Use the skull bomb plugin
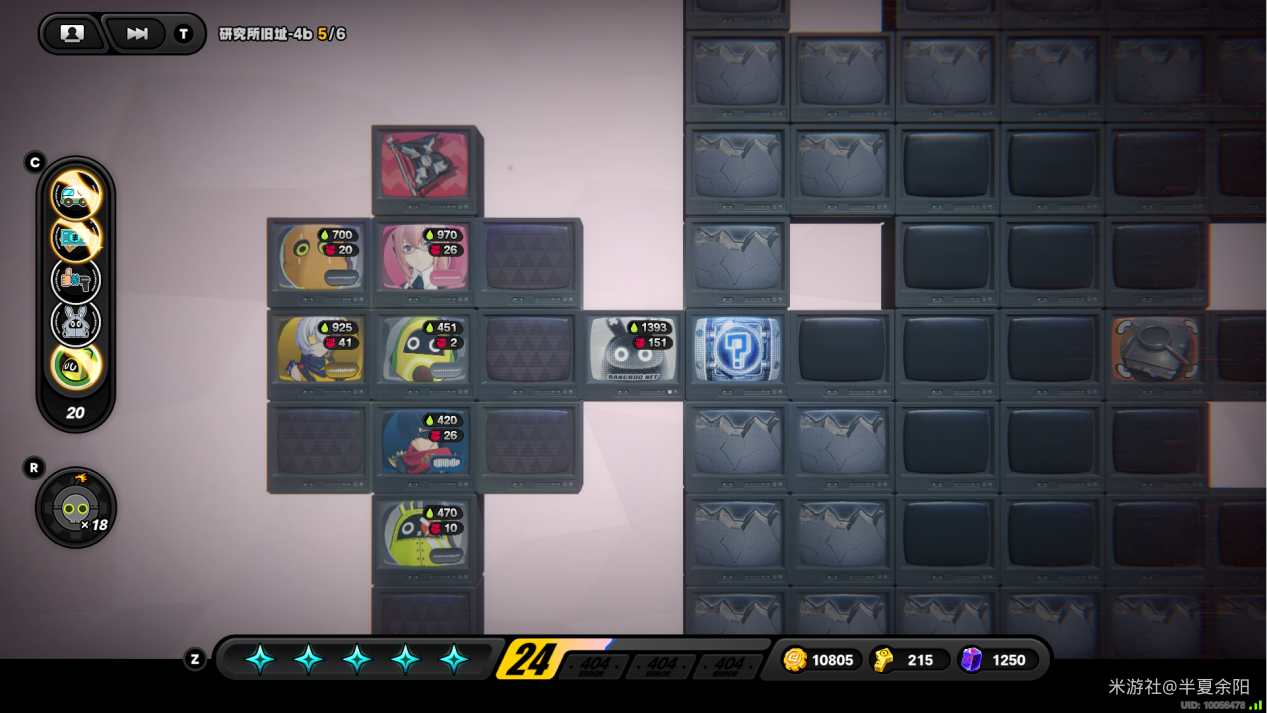This screenshot has width=1267, height=713. coord(76,510)
